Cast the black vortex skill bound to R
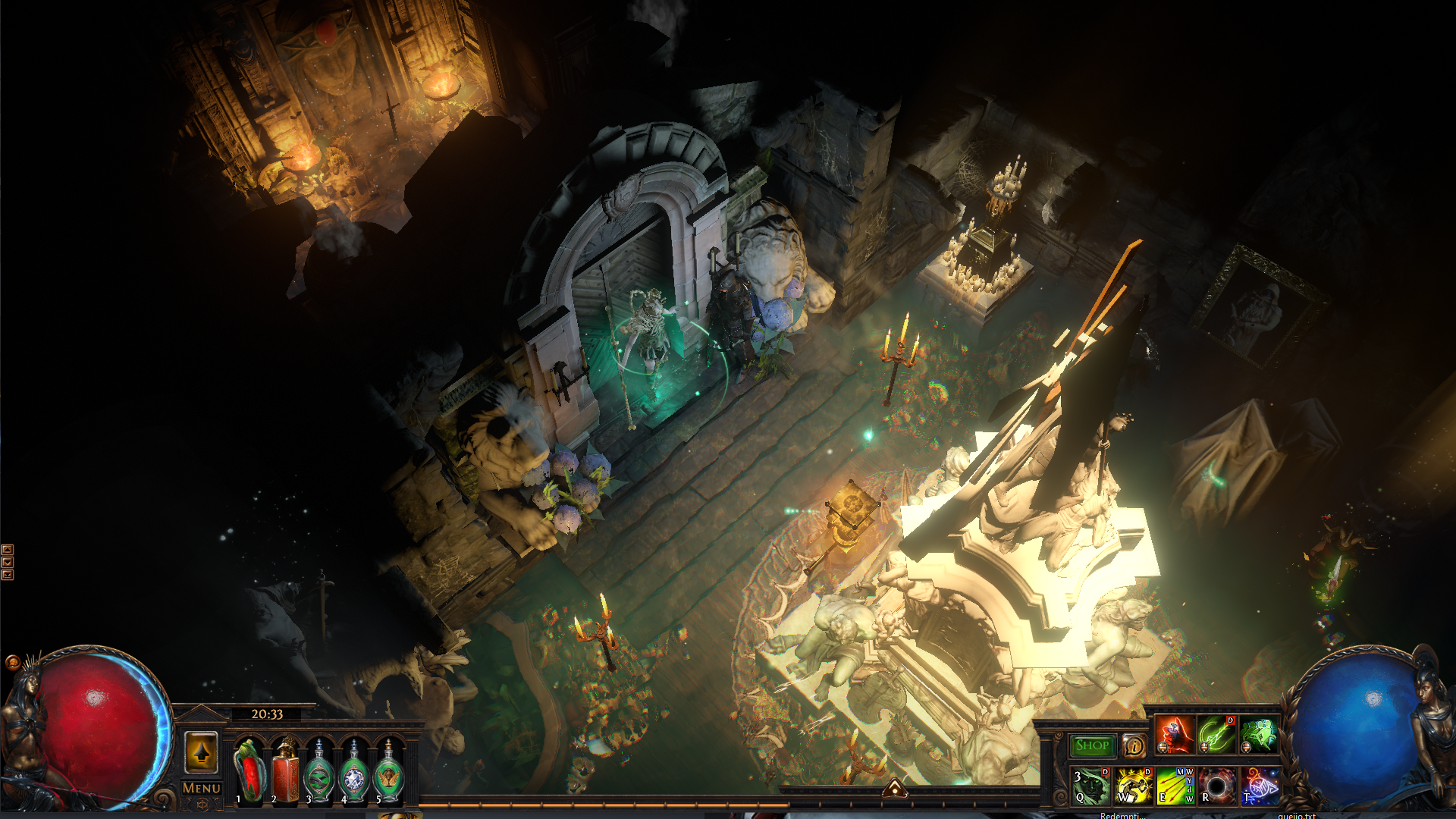Image resolution: width=1456 pixels, height=819 pixels. click(x=1217, y=786)
